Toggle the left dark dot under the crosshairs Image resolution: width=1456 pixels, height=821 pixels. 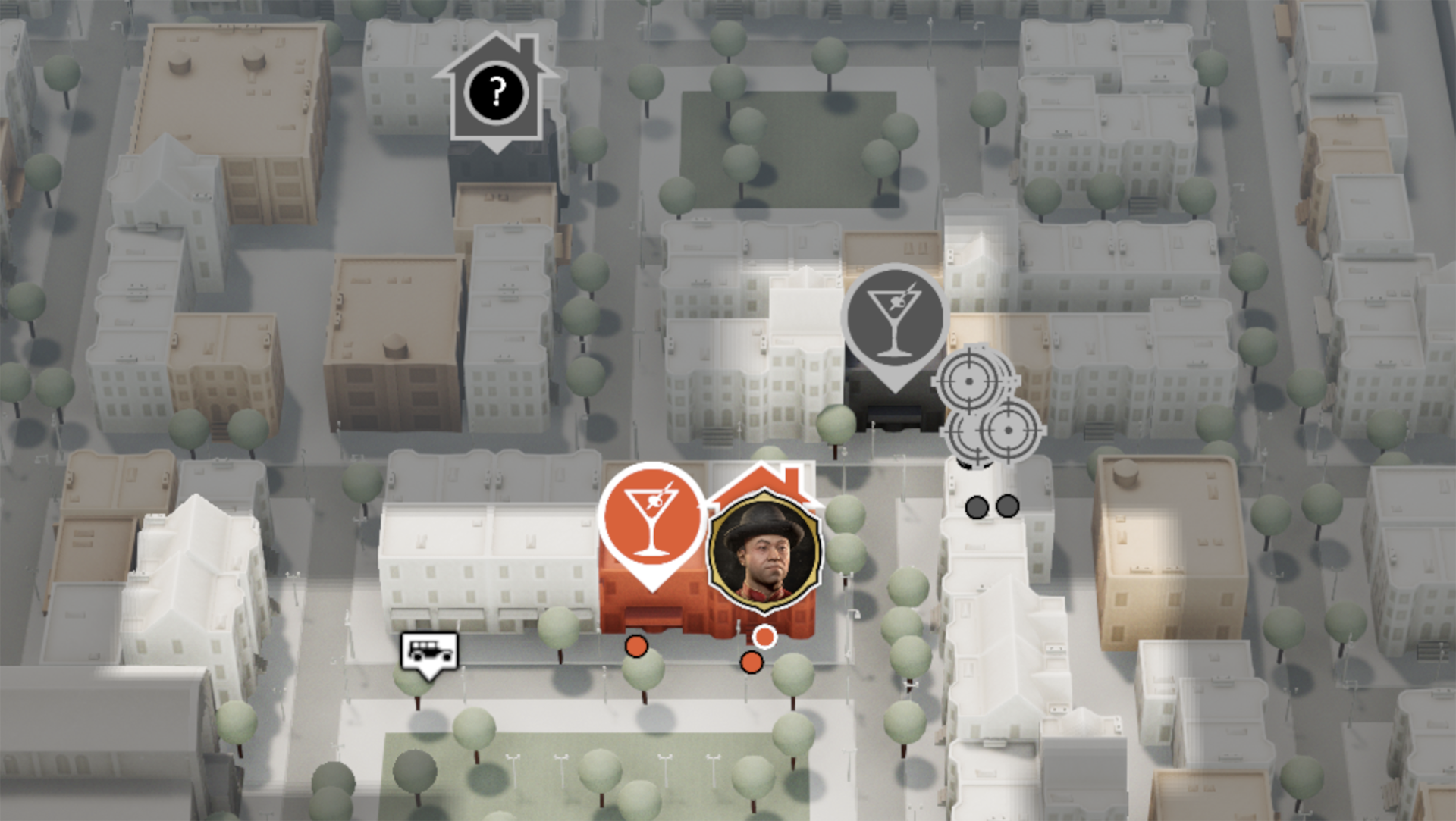(977, 508)
